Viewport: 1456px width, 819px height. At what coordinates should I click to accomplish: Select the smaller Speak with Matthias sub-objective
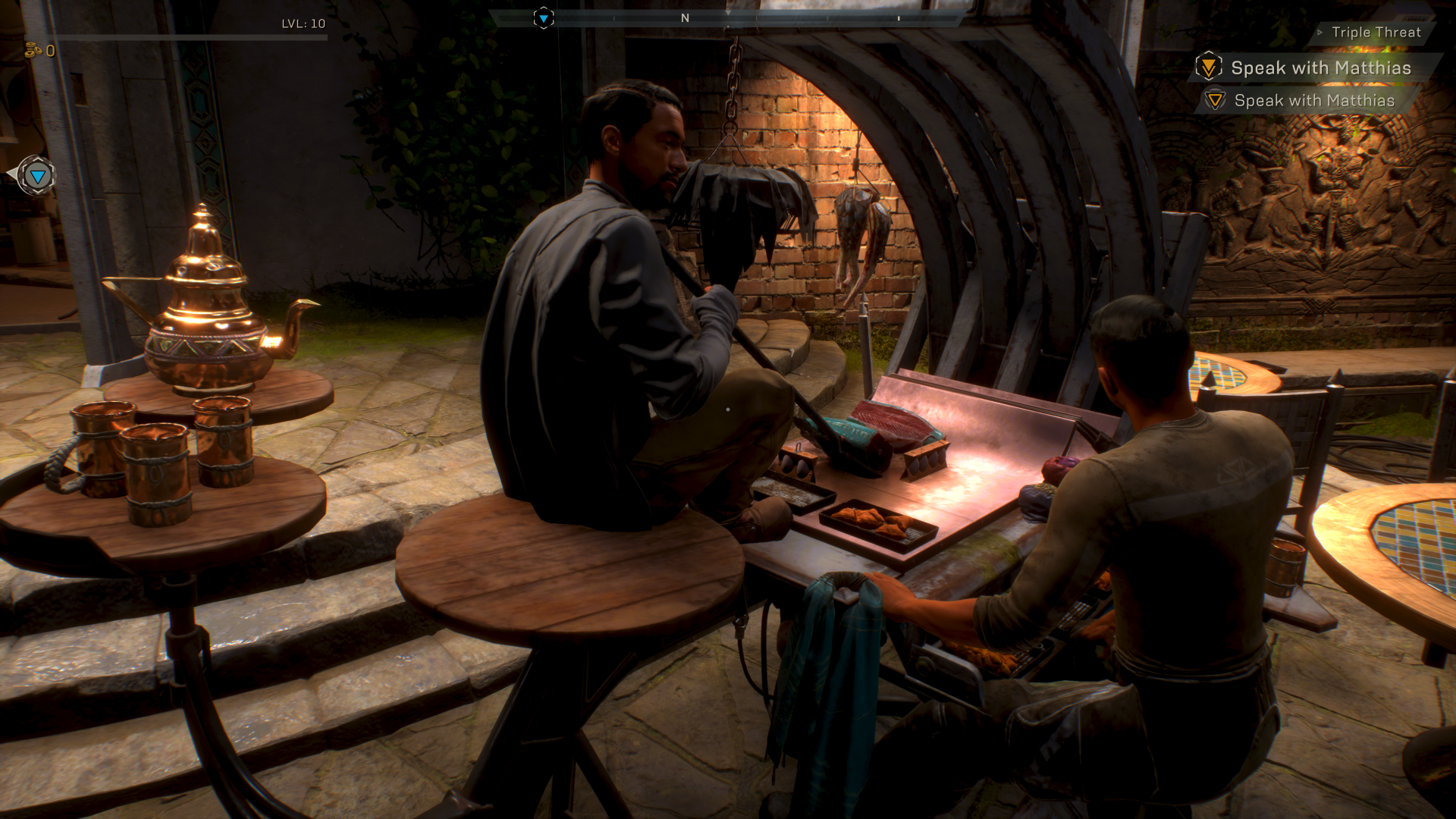point(1313,101)
